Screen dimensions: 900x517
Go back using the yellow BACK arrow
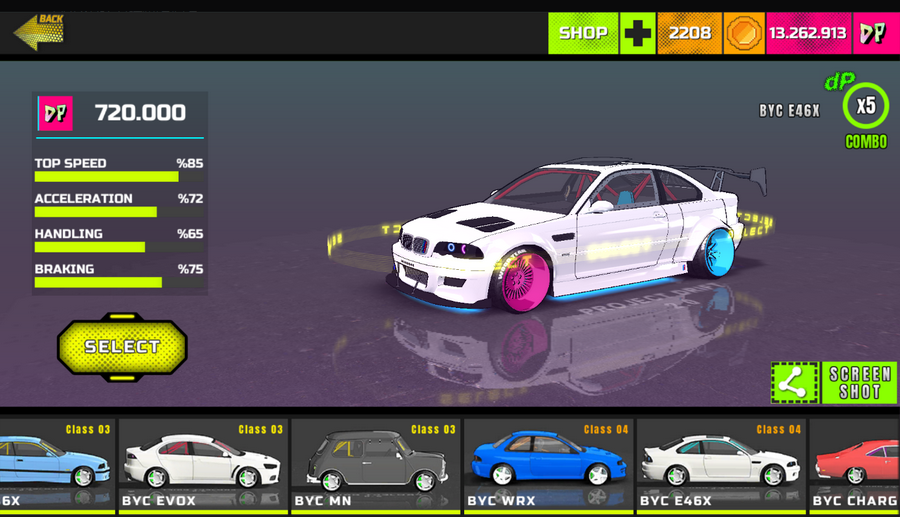pyautogui.click(x=39, y=30)
